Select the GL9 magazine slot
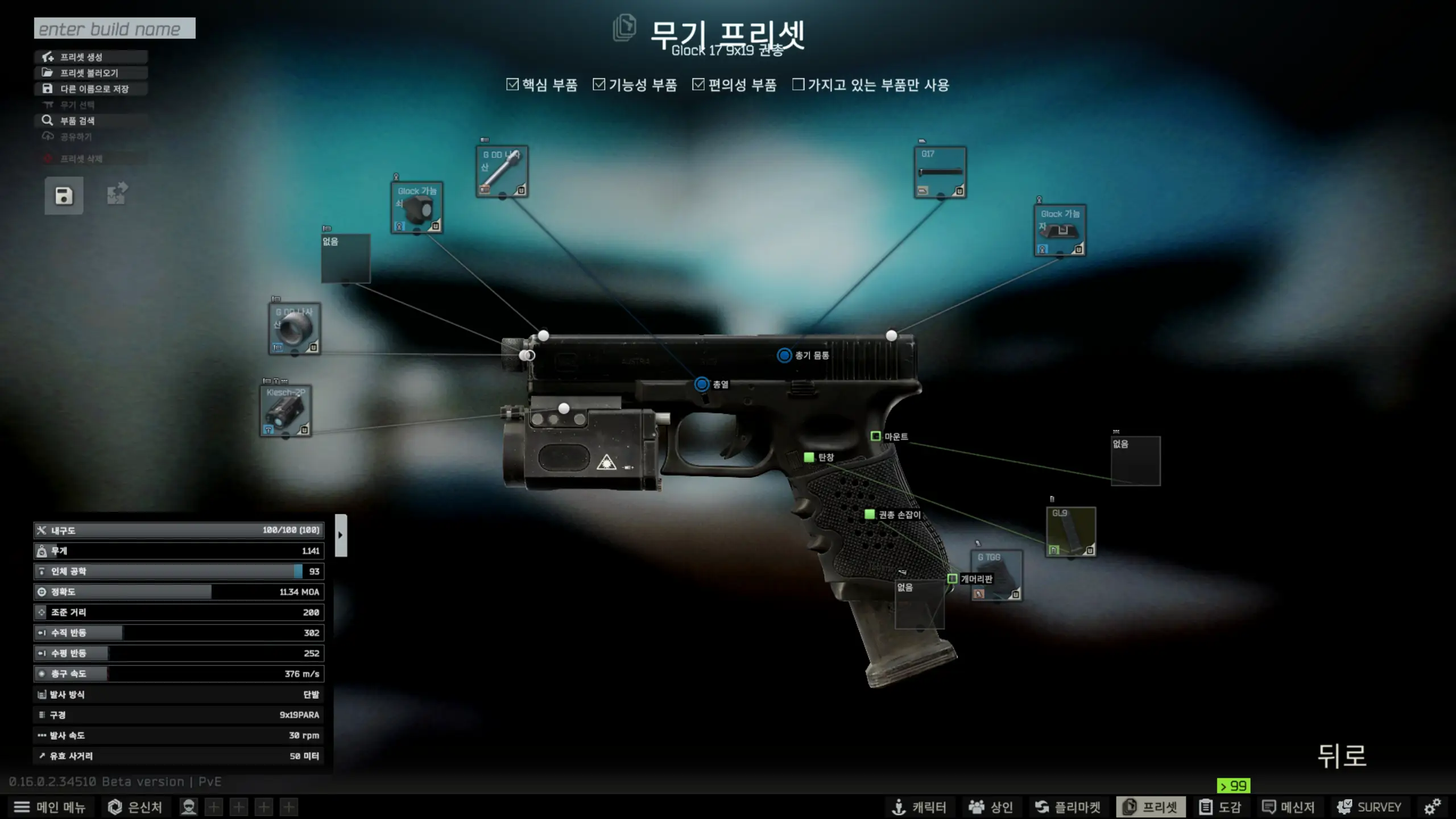 coord(1070,532)
